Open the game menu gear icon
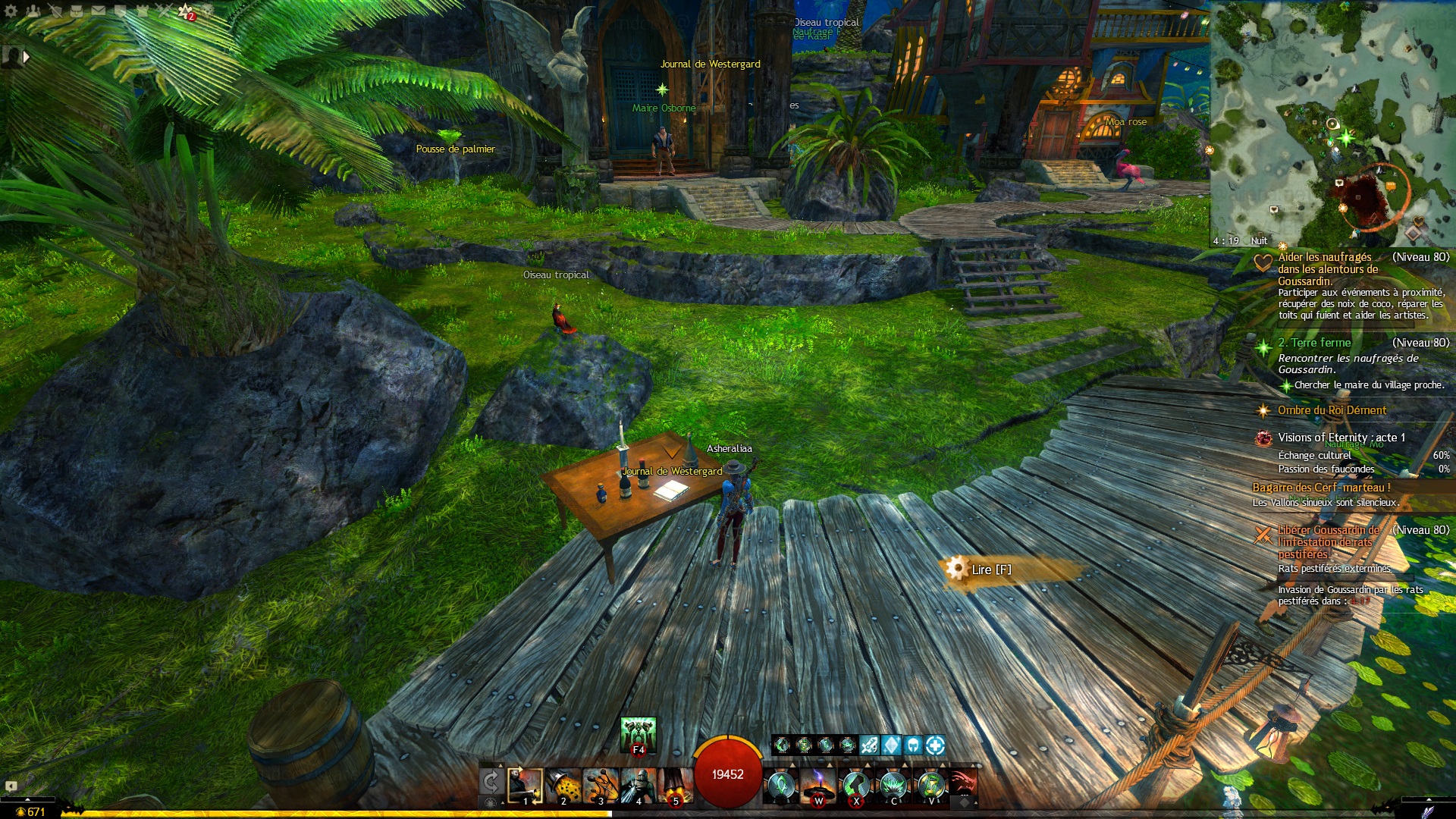The height and width of the screenshot is (819, 1456). click(x=11, y=11)
